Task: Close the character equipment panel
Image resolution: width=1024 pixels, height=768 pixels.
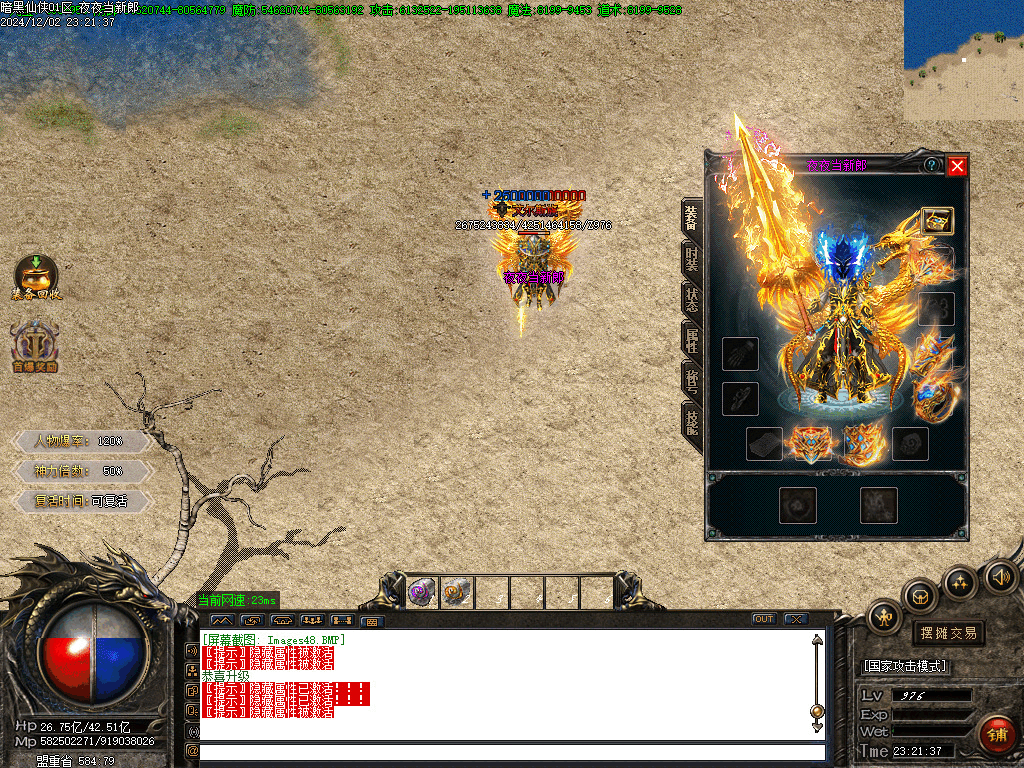Action: coord(957,166)
